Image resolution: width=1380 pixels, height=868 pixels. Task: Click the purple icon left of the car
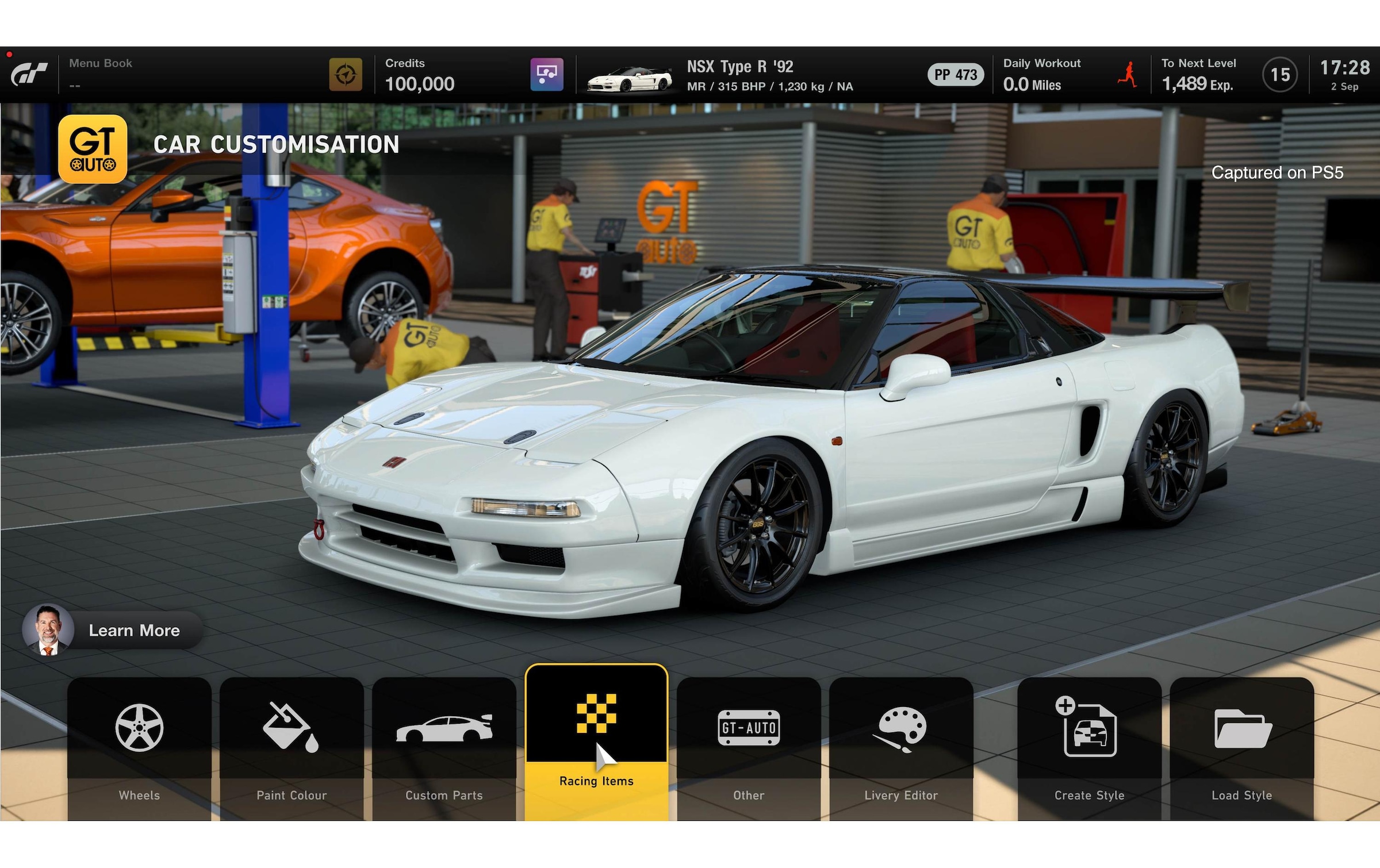pyautogui.click(x=546, y=75)
